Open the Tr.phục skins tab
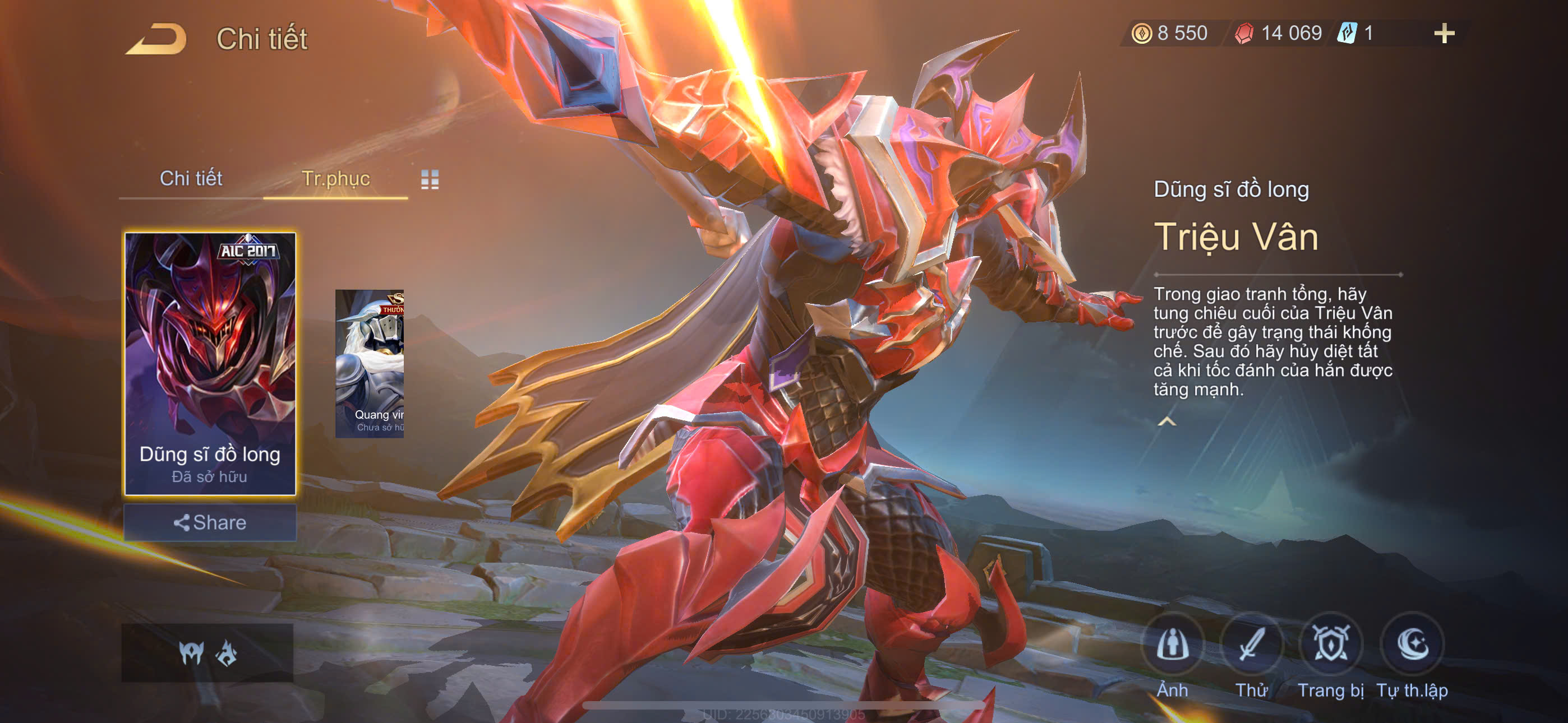The width and height of the screenshot is (1568, 723). [335, 178]
